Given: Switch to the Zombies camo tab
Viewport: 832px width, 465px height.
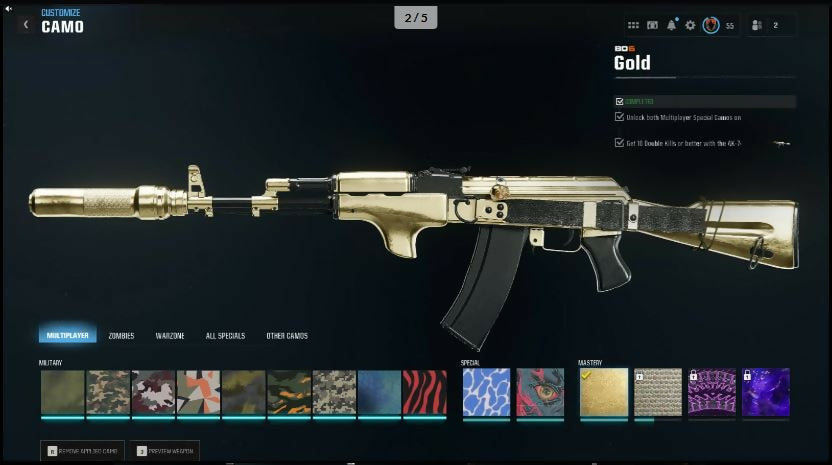Looking at the screenshot, I should tap(121, 336).
